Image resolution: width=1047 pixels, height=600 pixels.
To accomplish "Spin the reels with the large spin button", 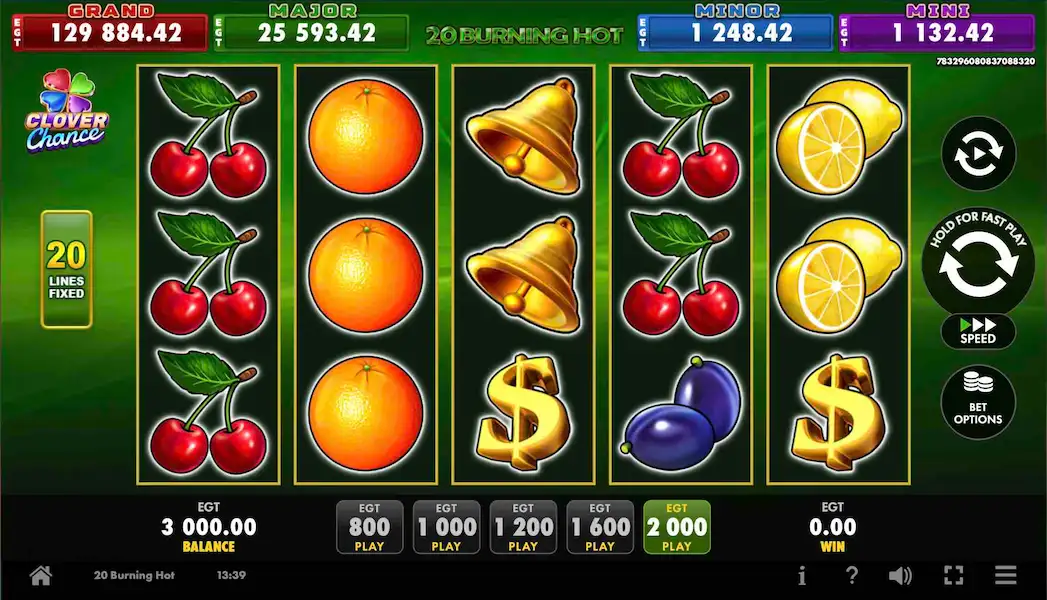I will click(977, 265).
